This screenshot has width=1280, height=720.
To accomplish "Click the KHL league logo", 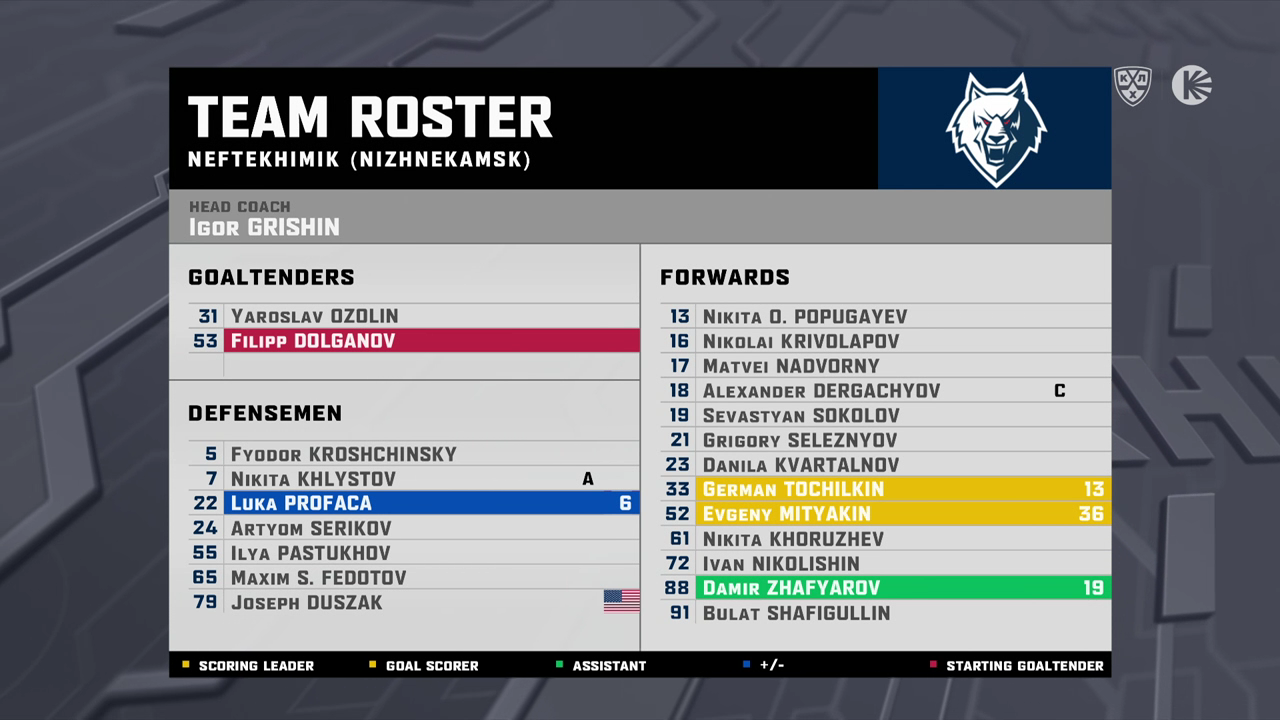I will tap(1133, 85).
